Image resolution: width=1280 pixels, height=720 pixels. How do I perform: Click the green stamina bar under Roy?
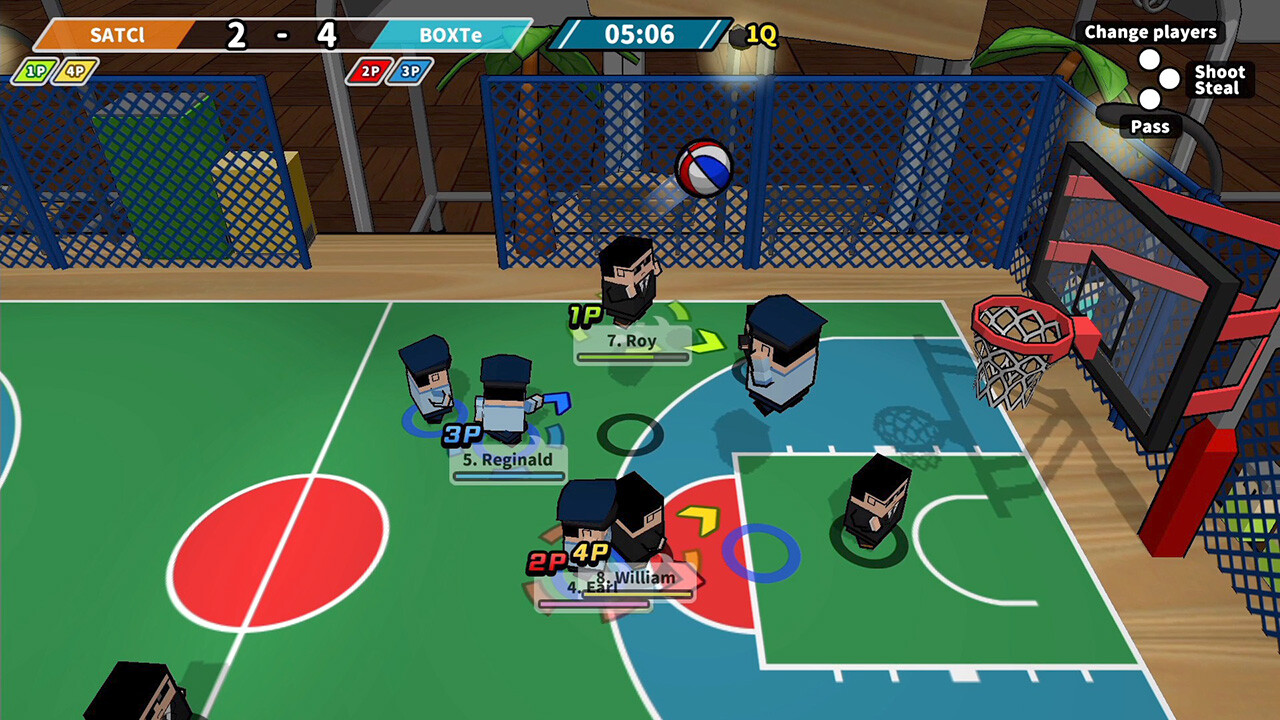point(632,358)
